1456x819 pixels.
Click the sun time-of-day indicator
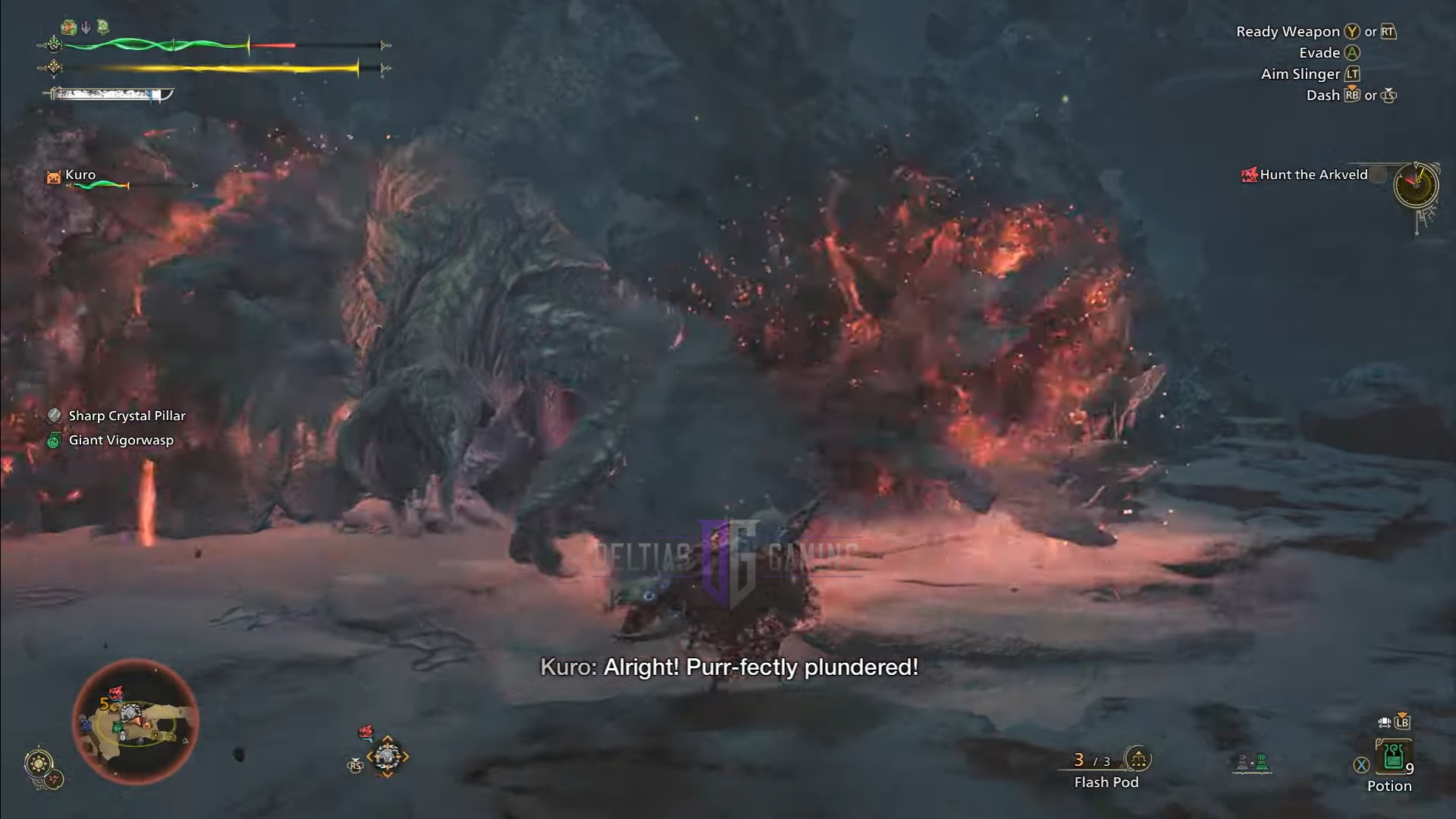[38, 762]
